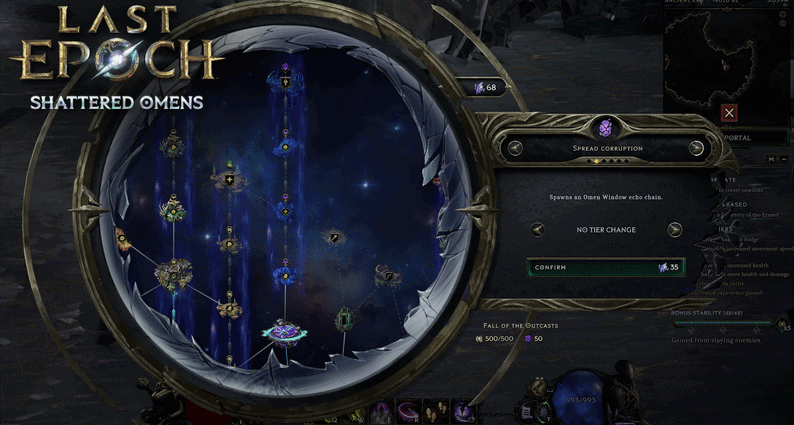Viewport: 794px width, 425px height.
Task: Activate the pink swirl skill
Action: (410, 410)
